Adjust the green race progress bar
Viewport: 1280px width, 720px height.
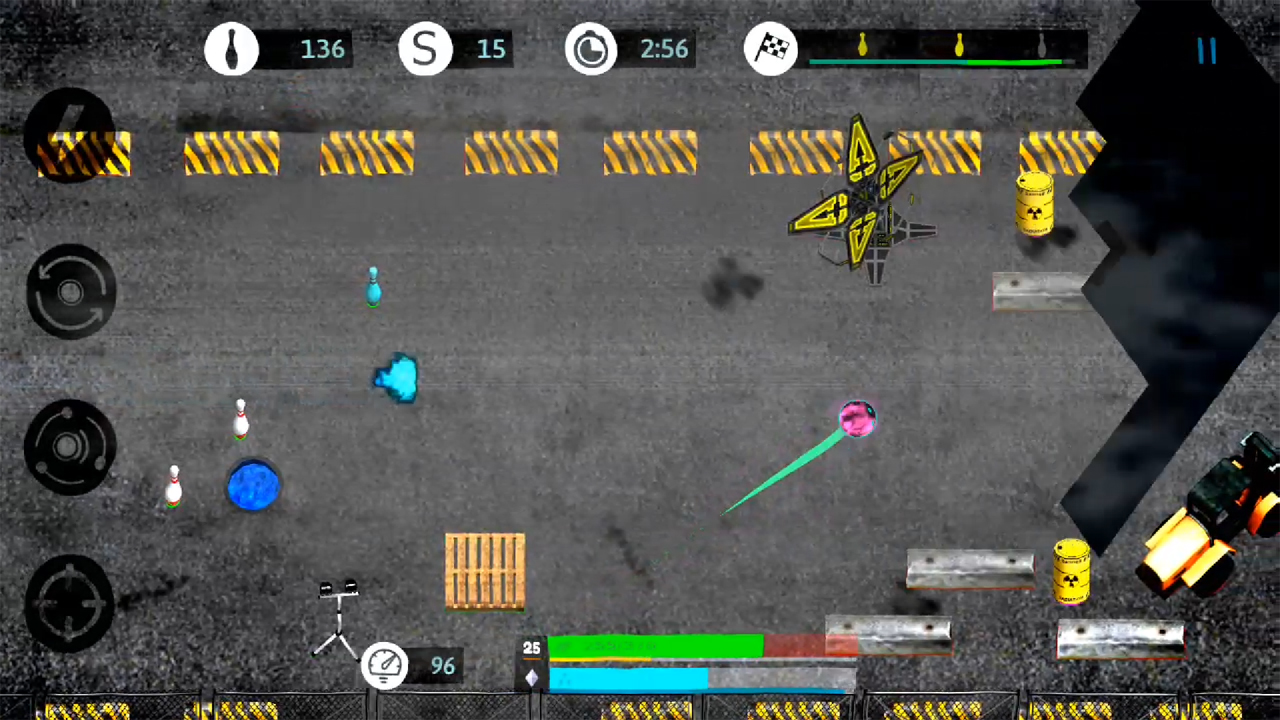(x=655, y=648)
